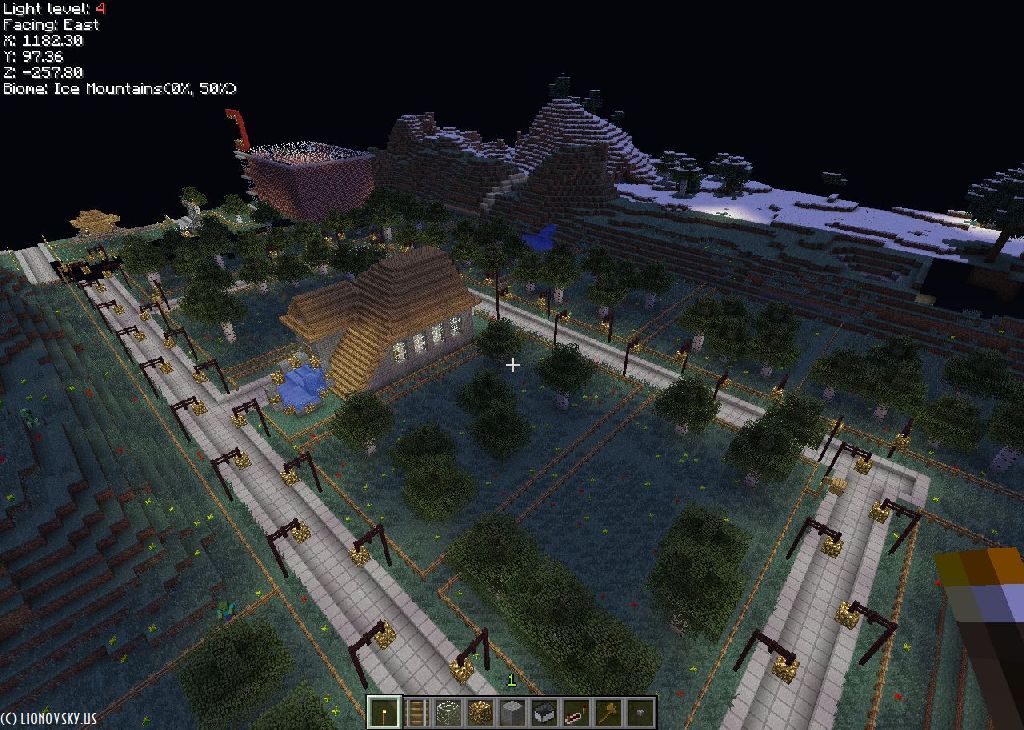Select the torch hotbar slot

point(383,712)
